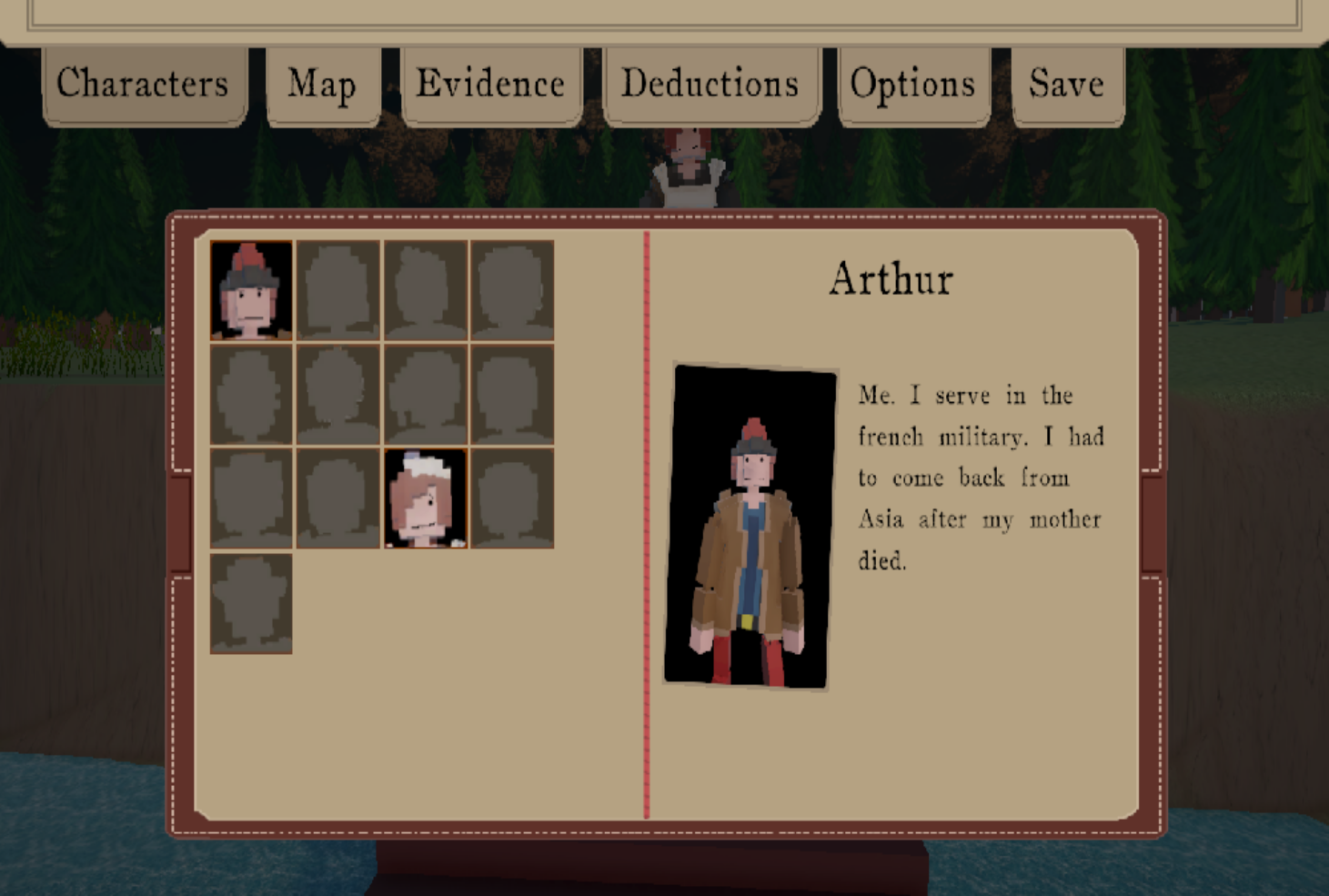Switch to the Evidence tab
This screenshot has height=896, width=1329.
click(490, 84)
